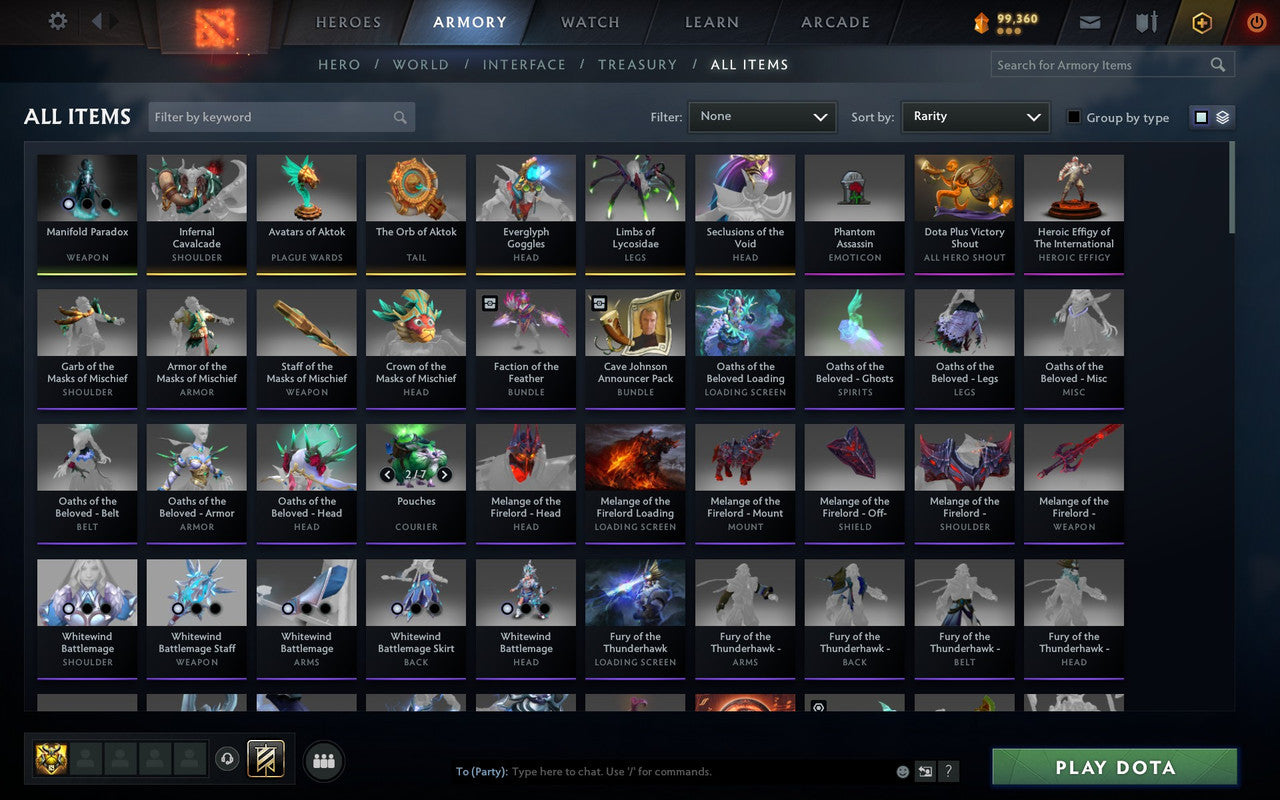Switch to the ARMORY tab

coord(469,21)
